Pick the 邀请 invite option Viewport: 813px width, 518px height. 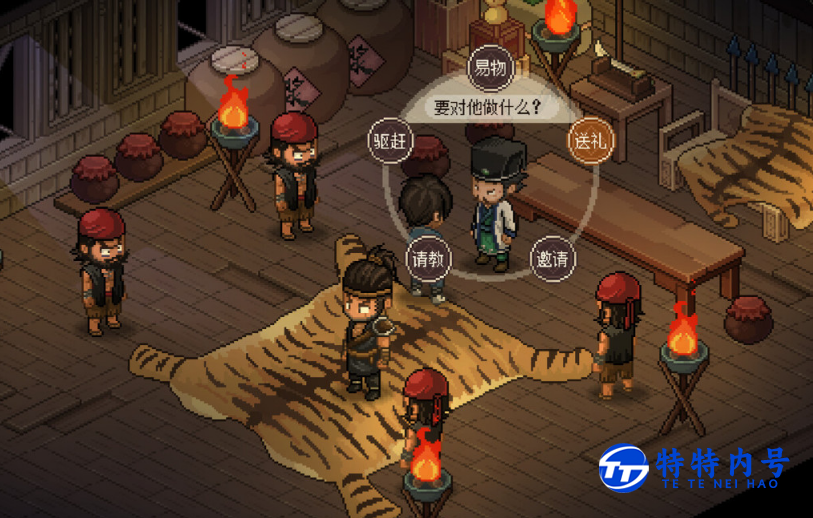tap(552, 260)
